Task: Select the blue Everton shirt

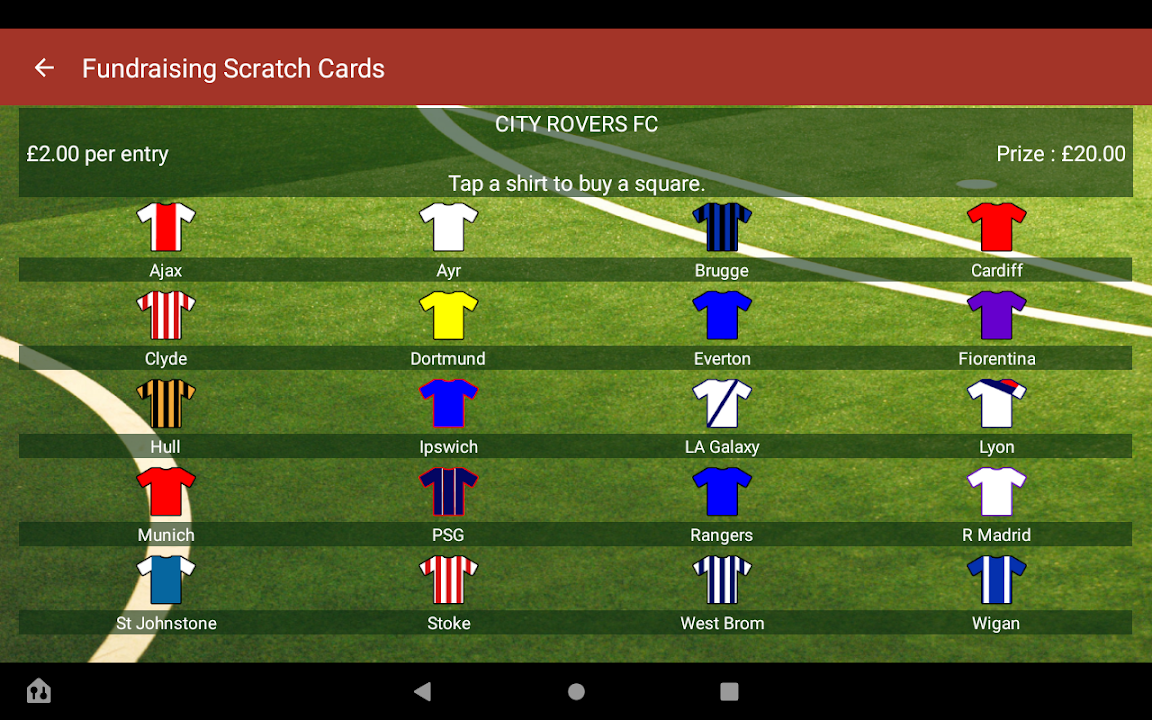Action: pos(722,315)
